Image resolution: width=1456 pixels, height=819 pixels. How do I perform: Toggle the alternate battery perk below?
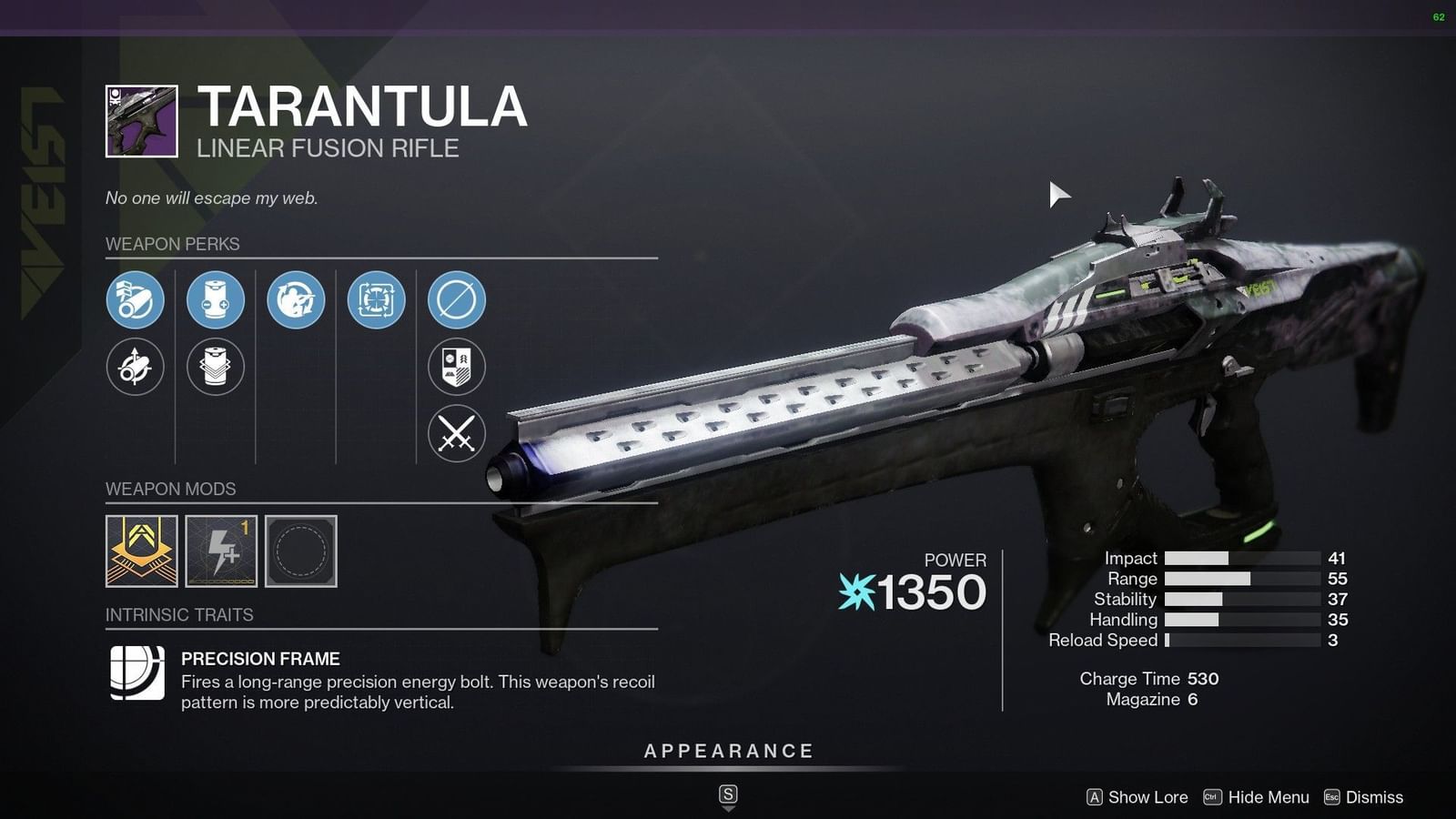pyautogui.click(x=215, y=368)
